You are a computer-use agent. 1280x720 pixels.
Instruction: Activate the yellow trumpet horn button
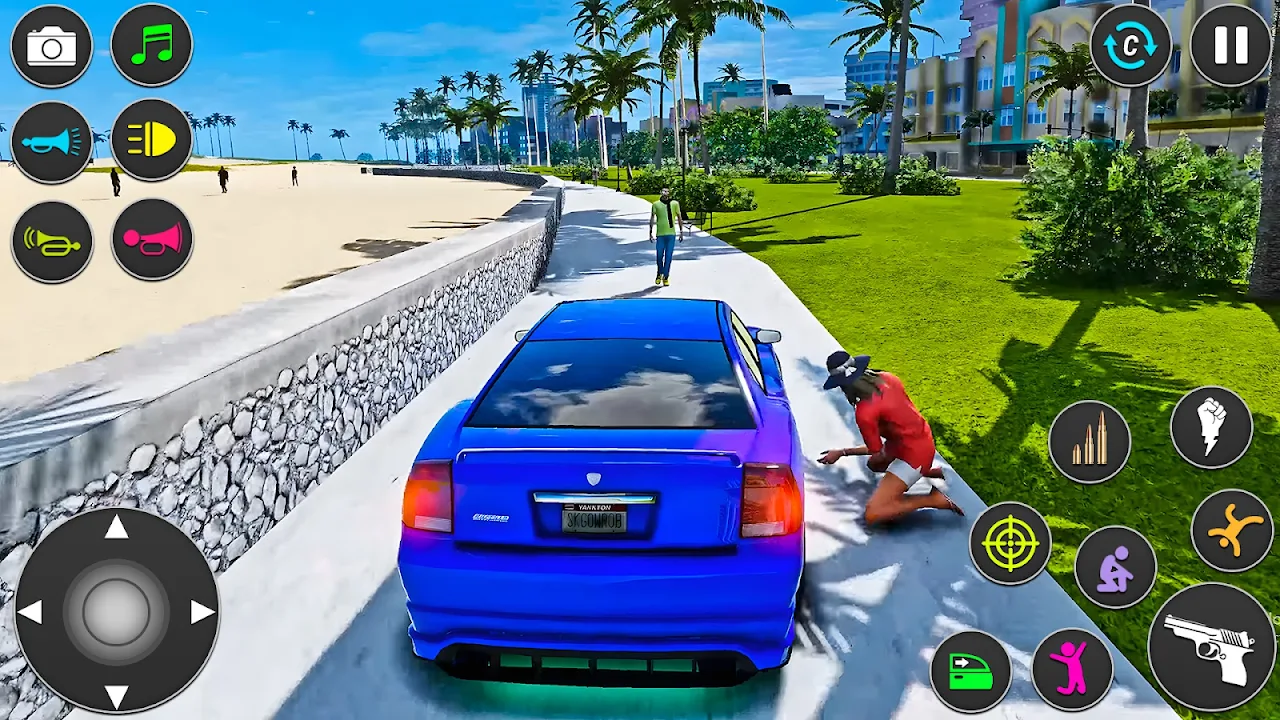(51, 240)
